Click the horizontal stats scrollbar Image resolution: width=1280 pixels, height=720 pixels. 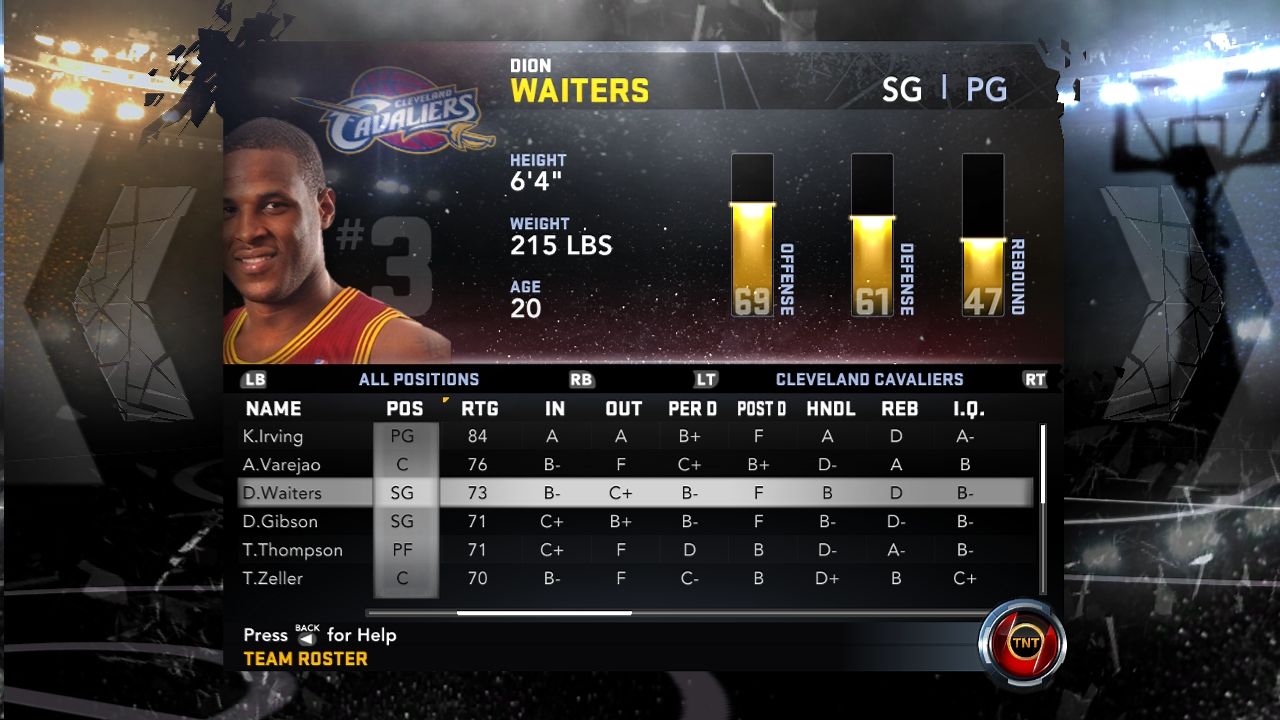pos(544,613)
